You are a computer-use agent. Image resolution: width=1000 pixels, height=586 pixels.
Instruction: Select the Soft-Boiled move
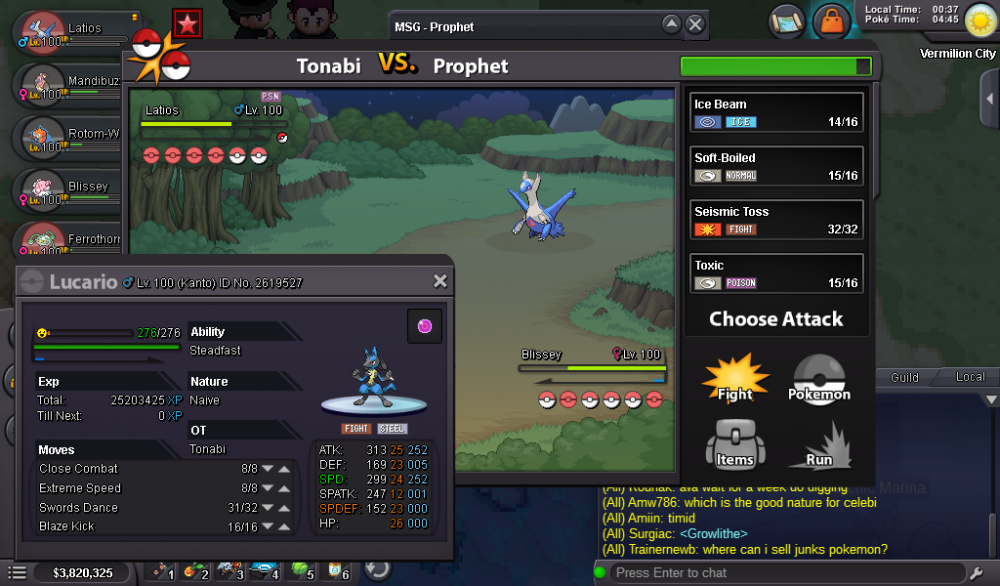(777, 166)
